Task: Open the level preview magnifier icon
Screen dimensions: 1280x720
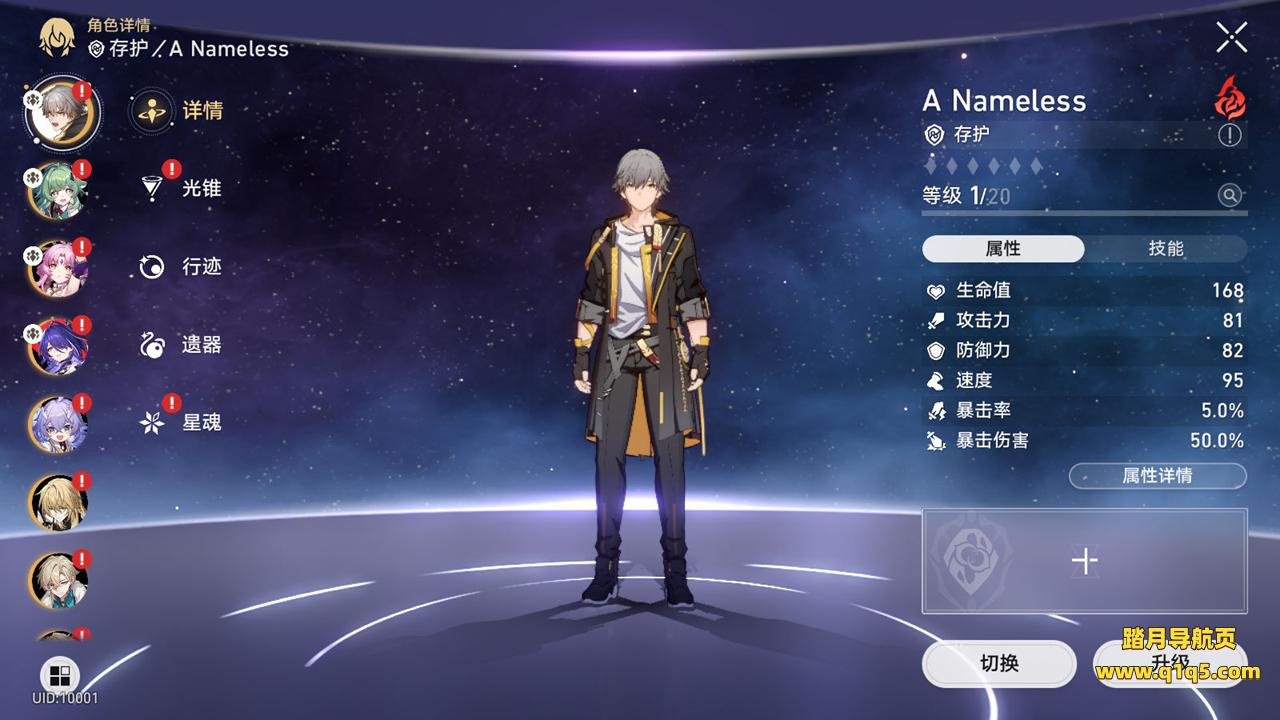Action: pos(1230,195)
